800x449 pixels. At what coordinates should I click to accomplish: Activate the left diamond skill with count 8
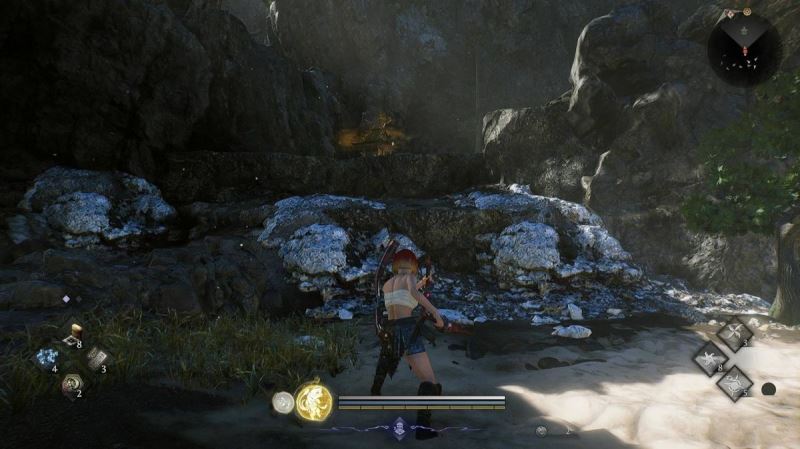tap(710, 359)
